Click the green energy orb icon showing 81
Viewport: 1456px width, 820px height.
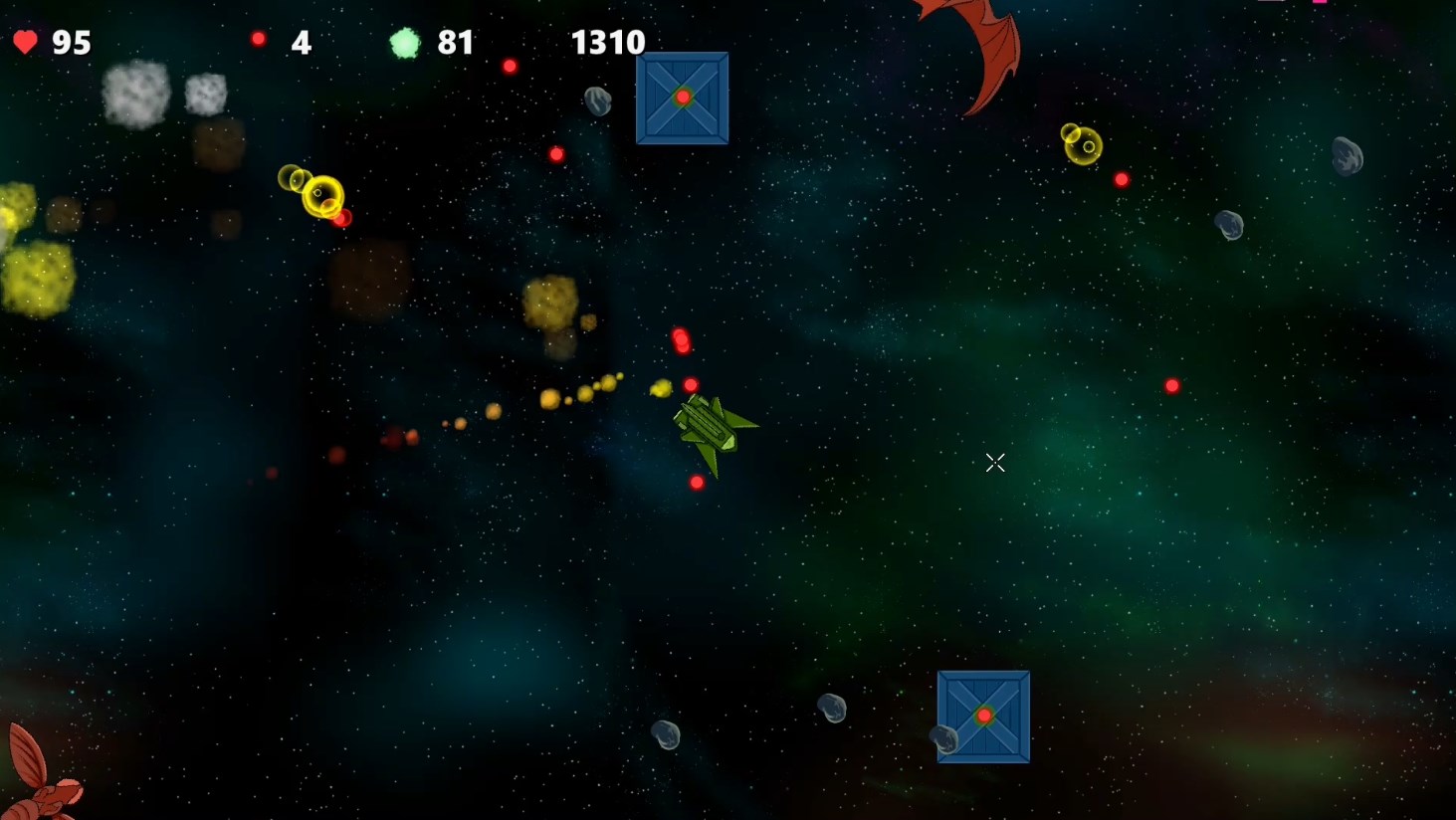pos(404,42)
